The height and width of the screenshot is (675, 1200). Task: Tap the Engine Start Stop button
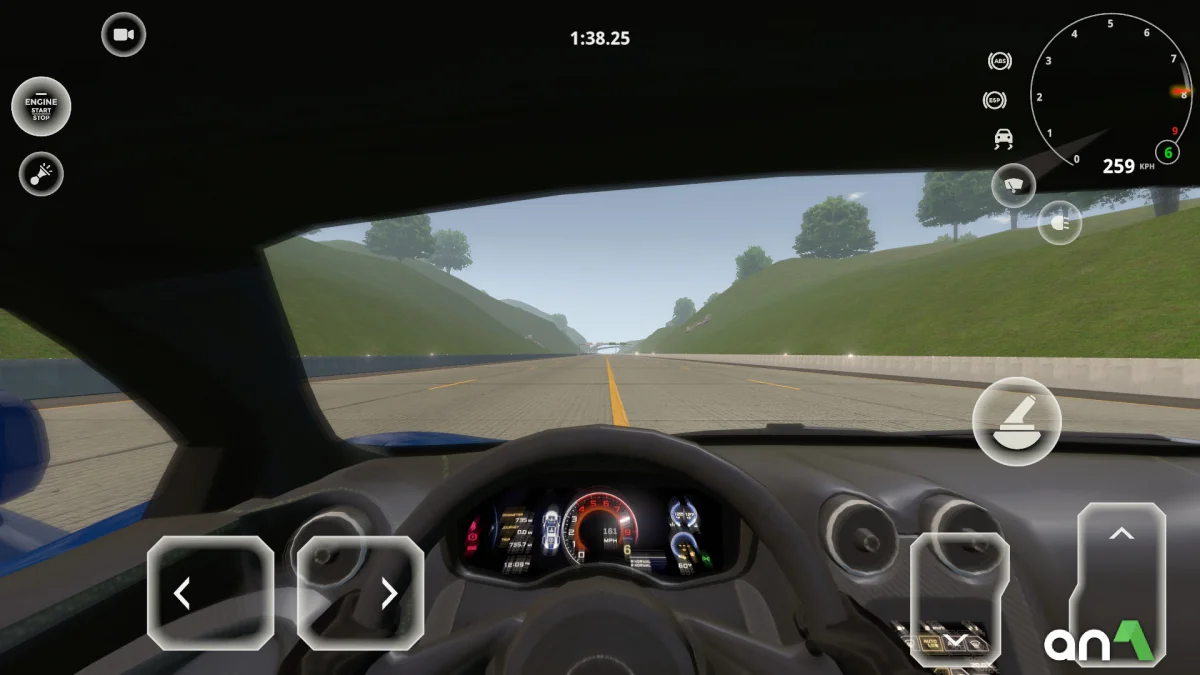point(41,106)
